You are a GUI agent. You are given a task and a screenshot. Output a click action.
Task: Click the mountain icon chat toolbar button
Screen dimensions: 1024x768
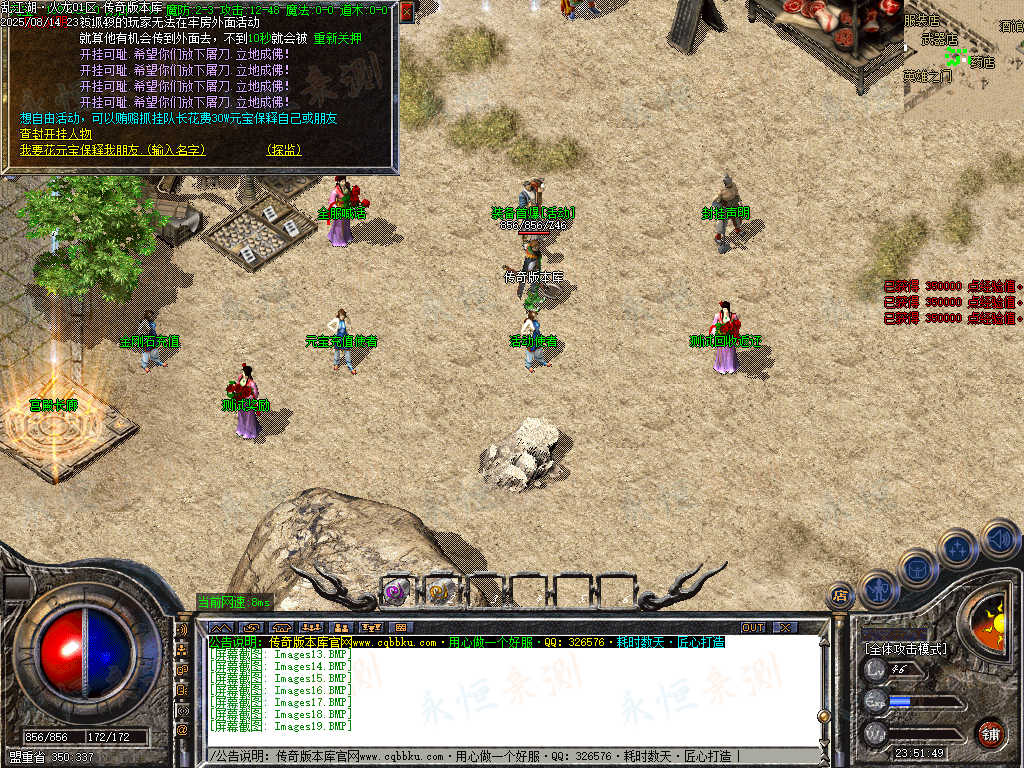[221, 627]
